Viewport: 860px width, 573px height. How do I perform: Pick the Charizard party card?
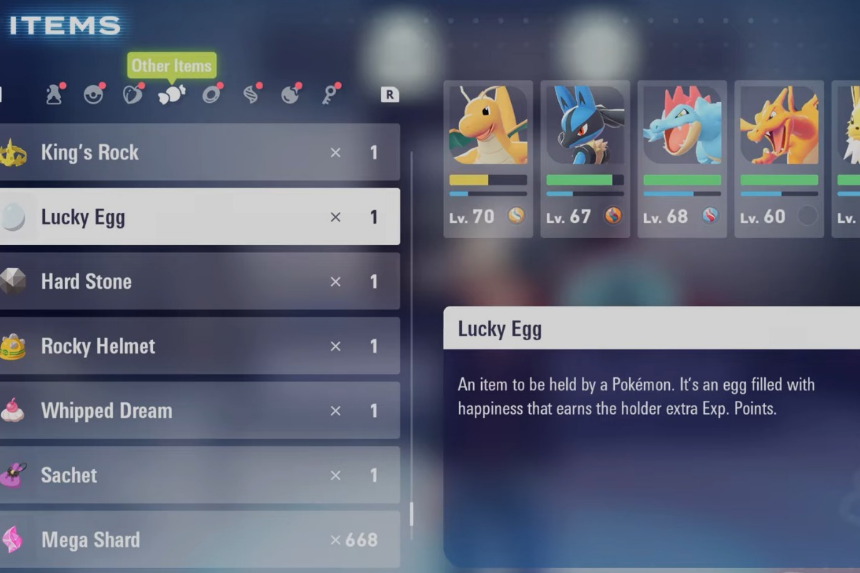coord(779,158)
